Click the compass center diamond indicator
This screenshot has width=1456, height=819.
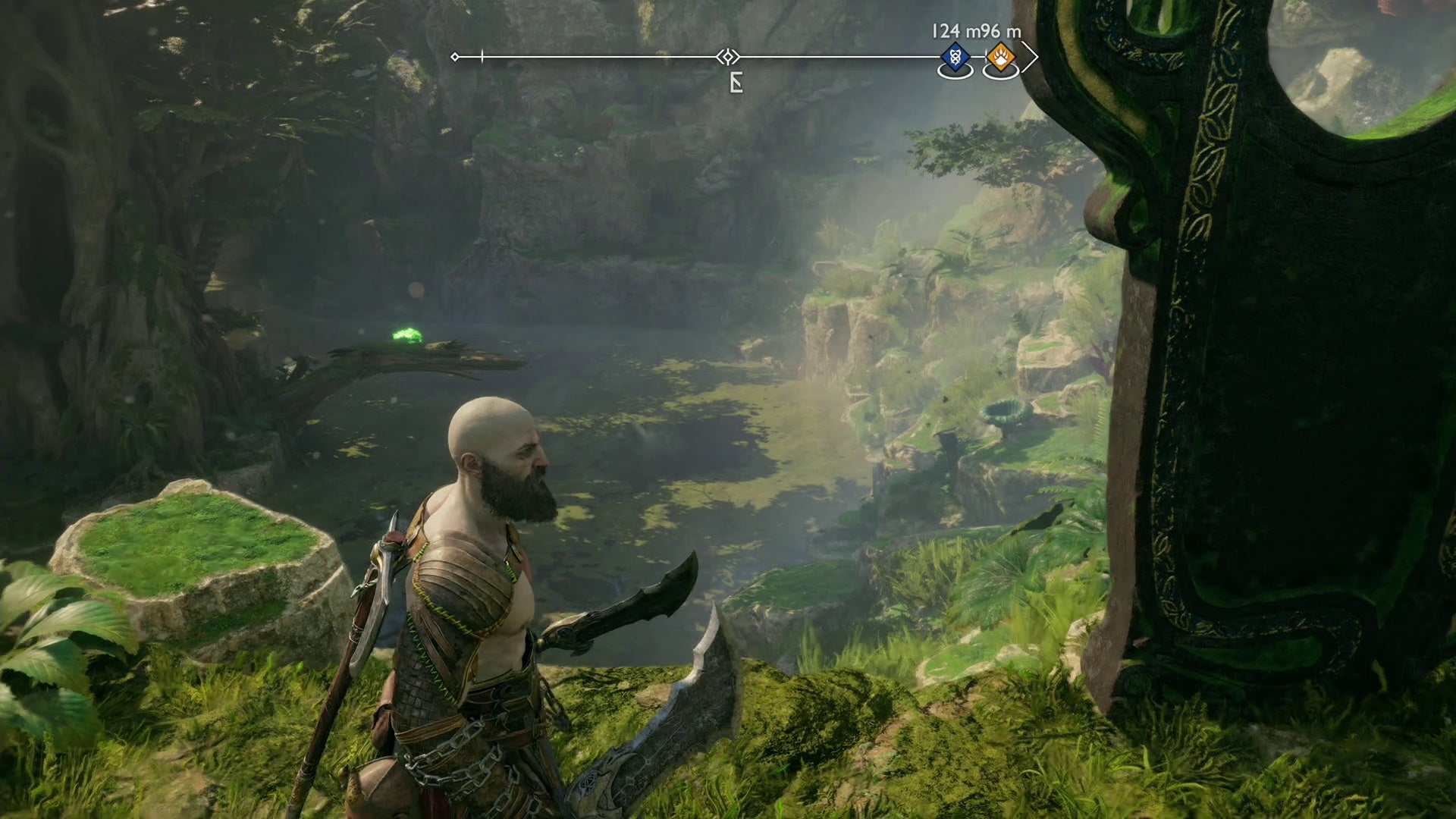coord(728,57)
